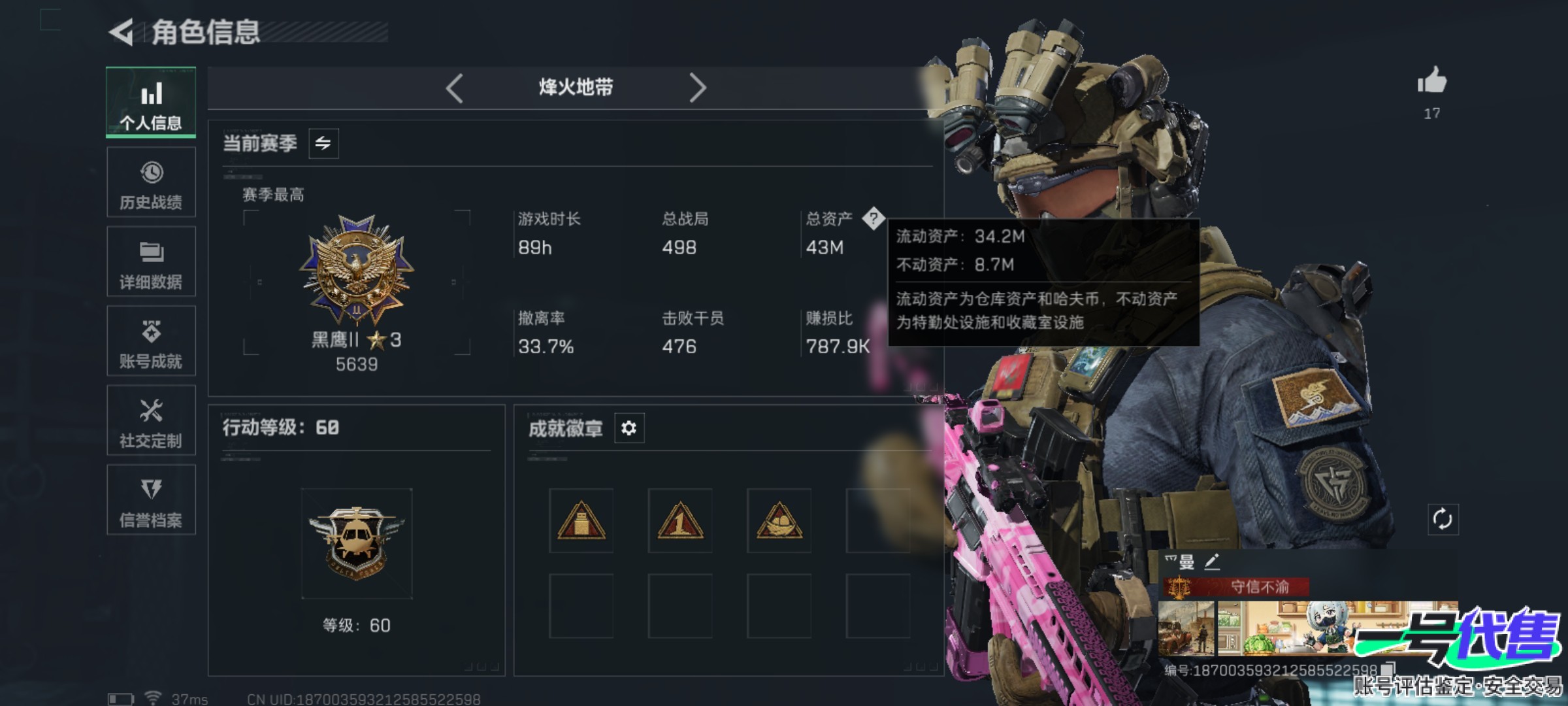Click the question mark beside 总资产

tap(873, 218)
